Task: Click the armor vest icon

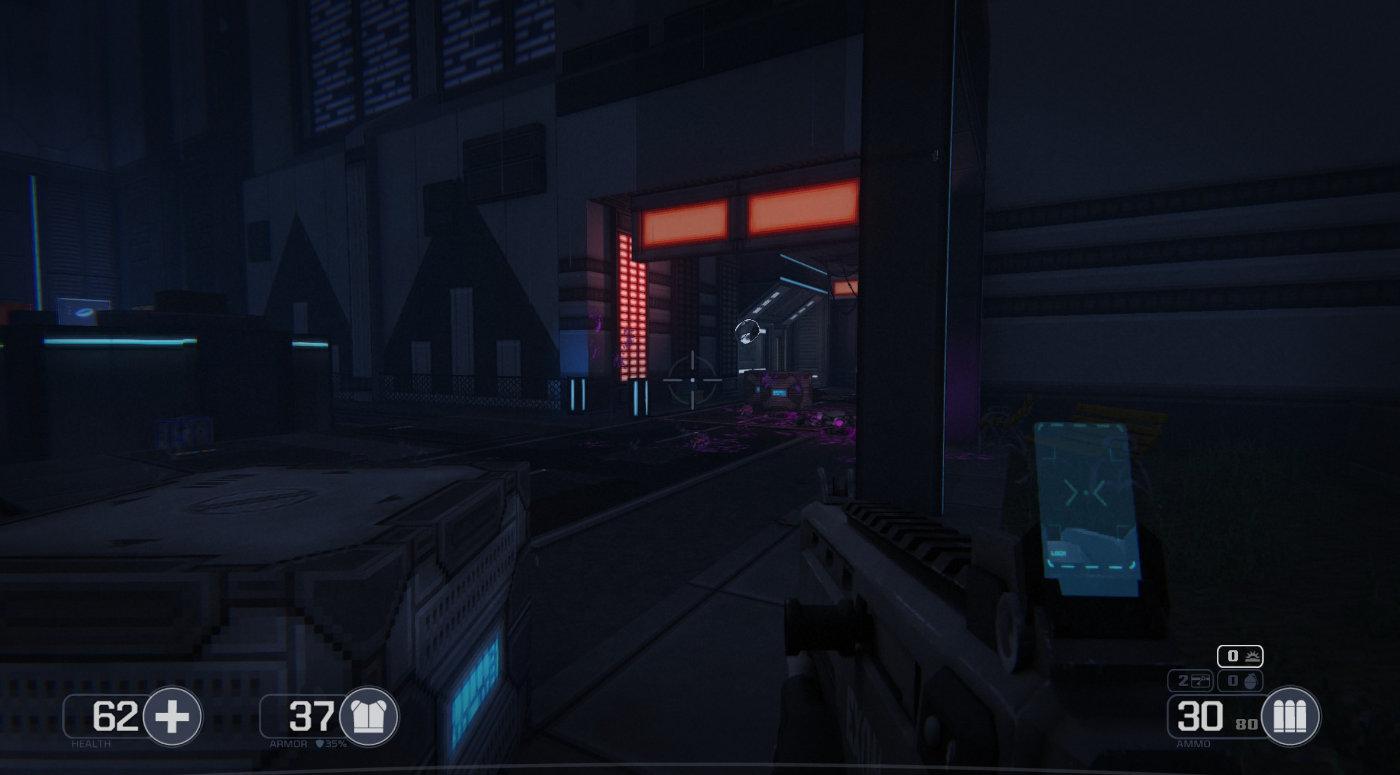Action: click(368, 716)
